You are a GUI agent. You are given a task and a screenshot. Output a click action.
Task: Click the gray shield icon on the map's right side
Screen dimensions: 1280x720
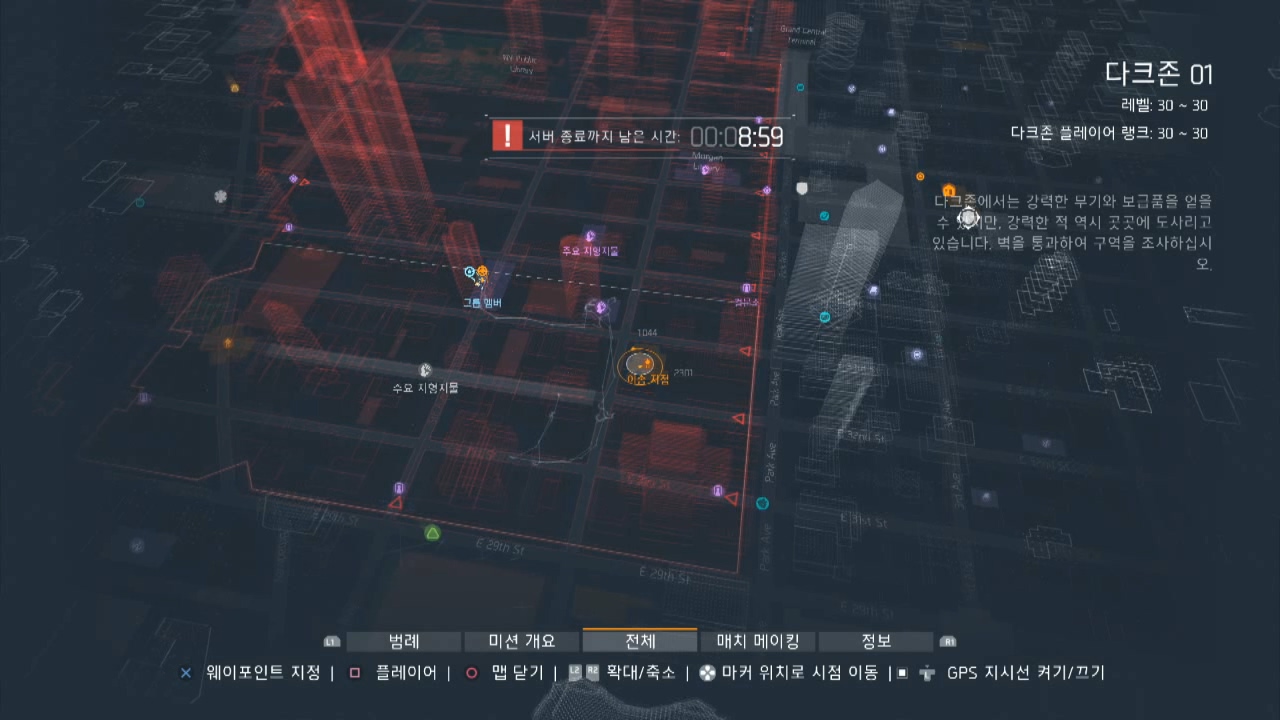(x=800, y=188)
